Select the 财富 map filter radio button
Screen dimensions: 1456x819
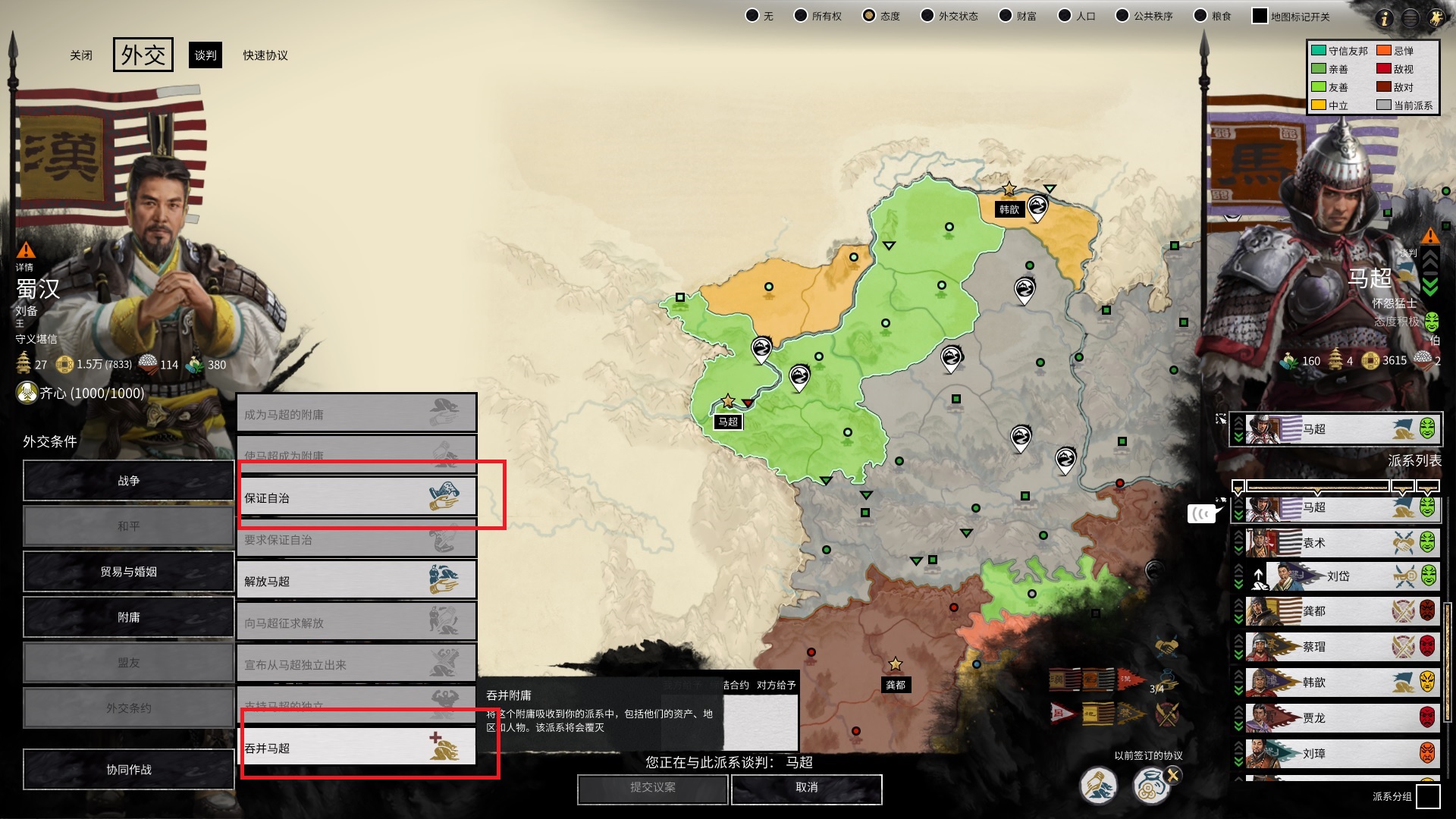point(1005,14)
